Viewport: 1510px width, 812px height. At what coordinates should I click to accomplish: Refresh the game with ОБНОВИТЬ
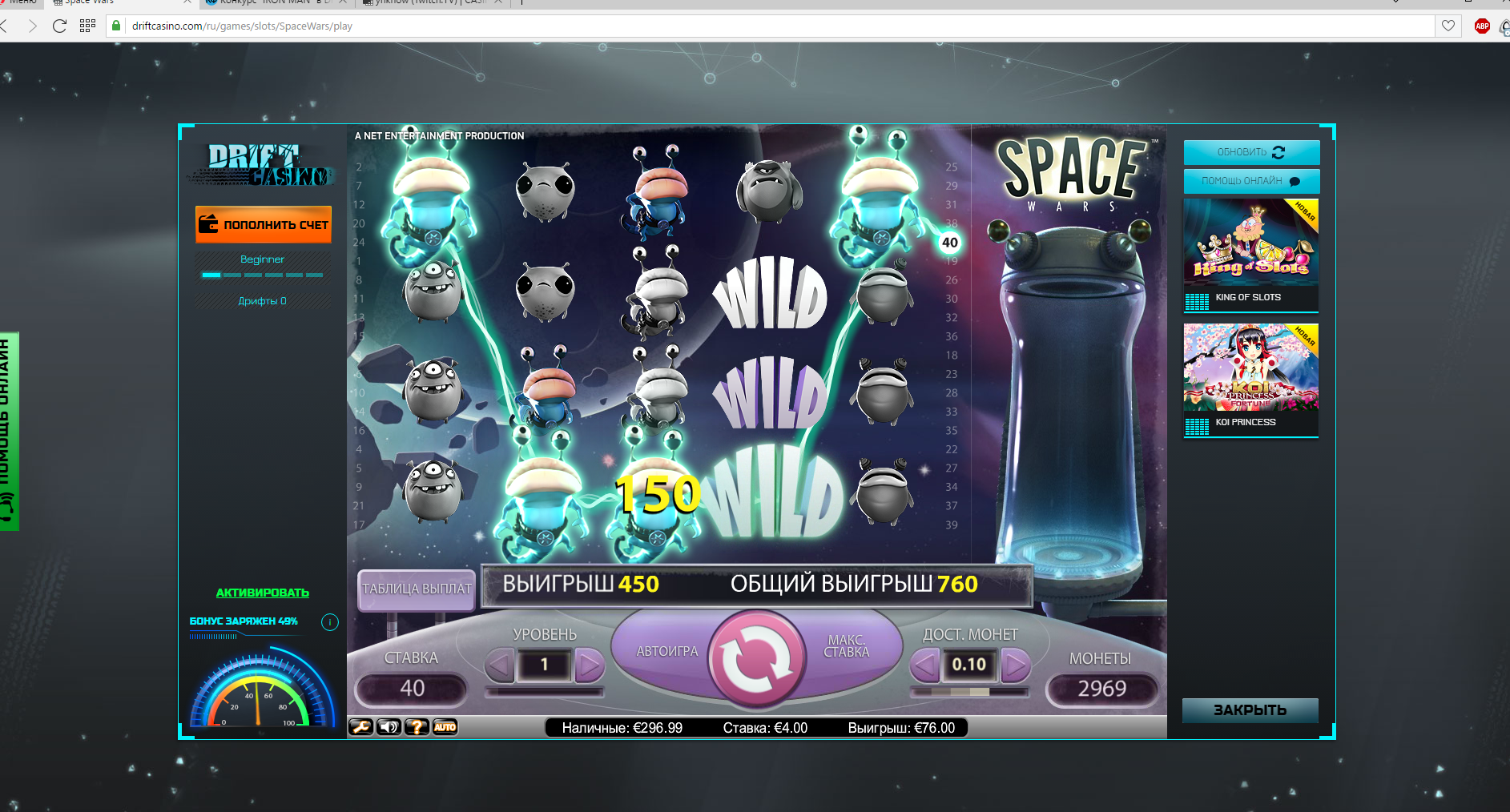point(1251,152)
